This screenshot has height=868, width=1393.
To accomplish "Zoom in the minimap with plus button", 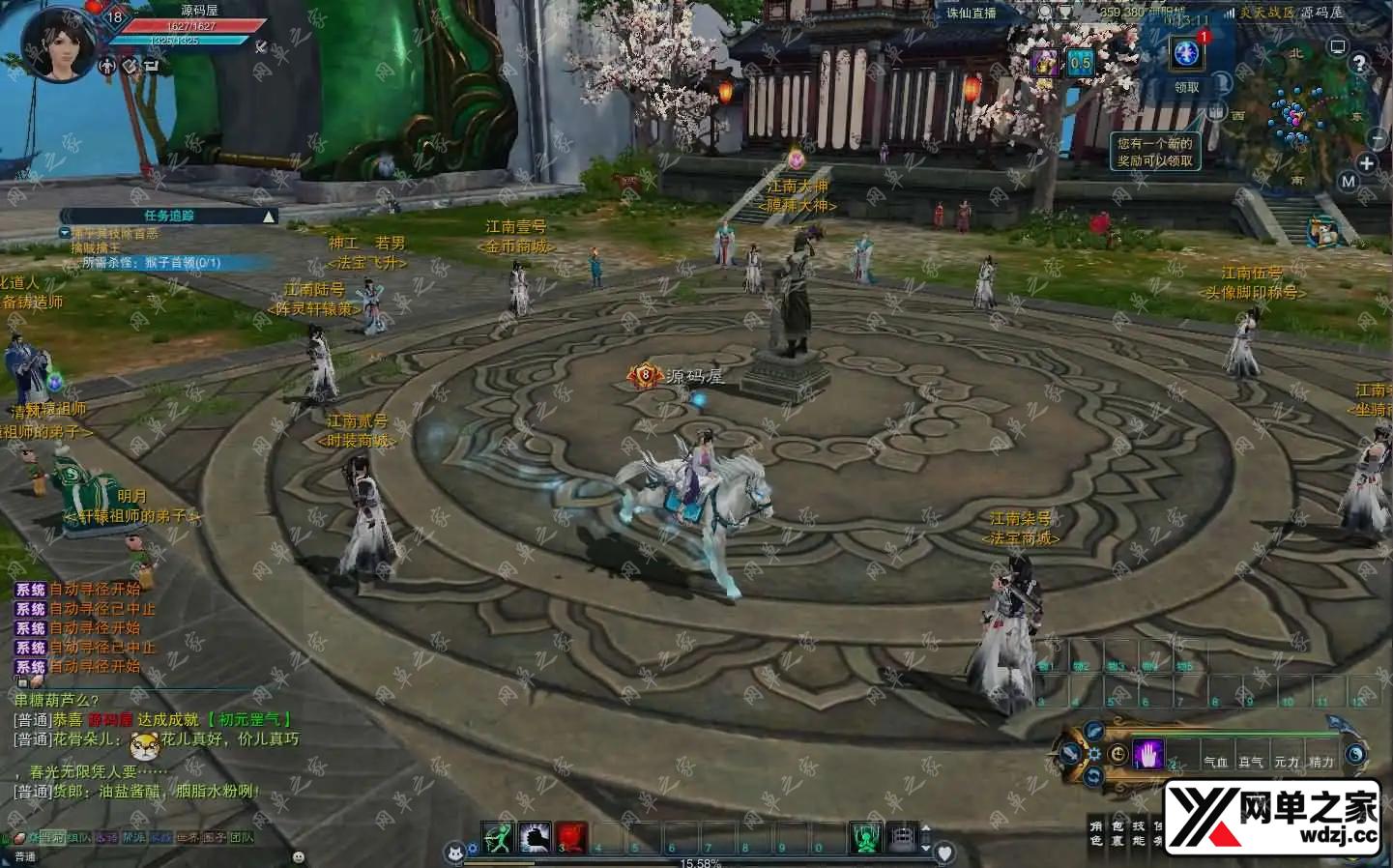I will click(1366, 163).
